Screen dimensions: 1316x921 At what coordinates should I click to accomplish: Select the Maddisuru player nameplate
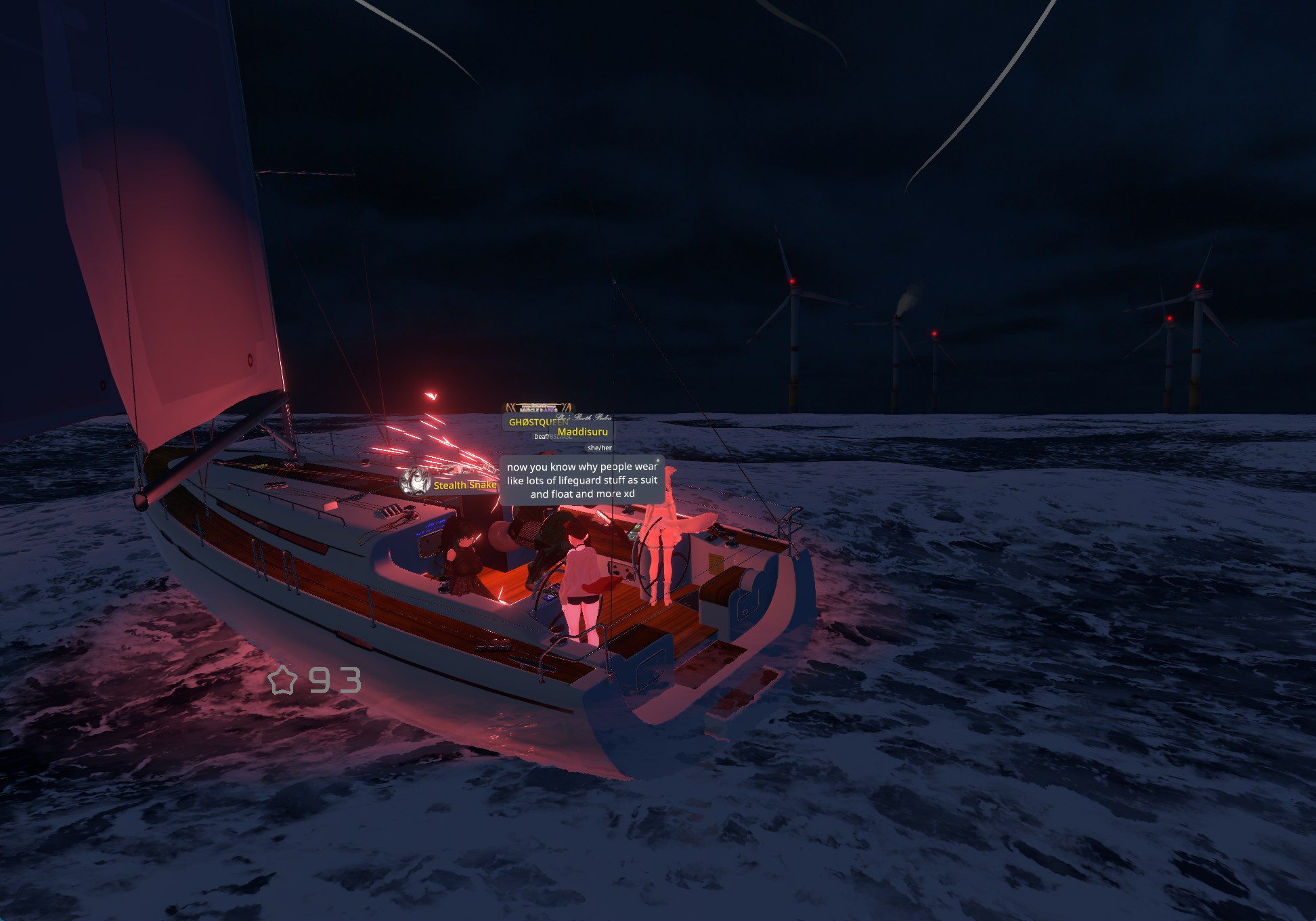coord(583,432)
